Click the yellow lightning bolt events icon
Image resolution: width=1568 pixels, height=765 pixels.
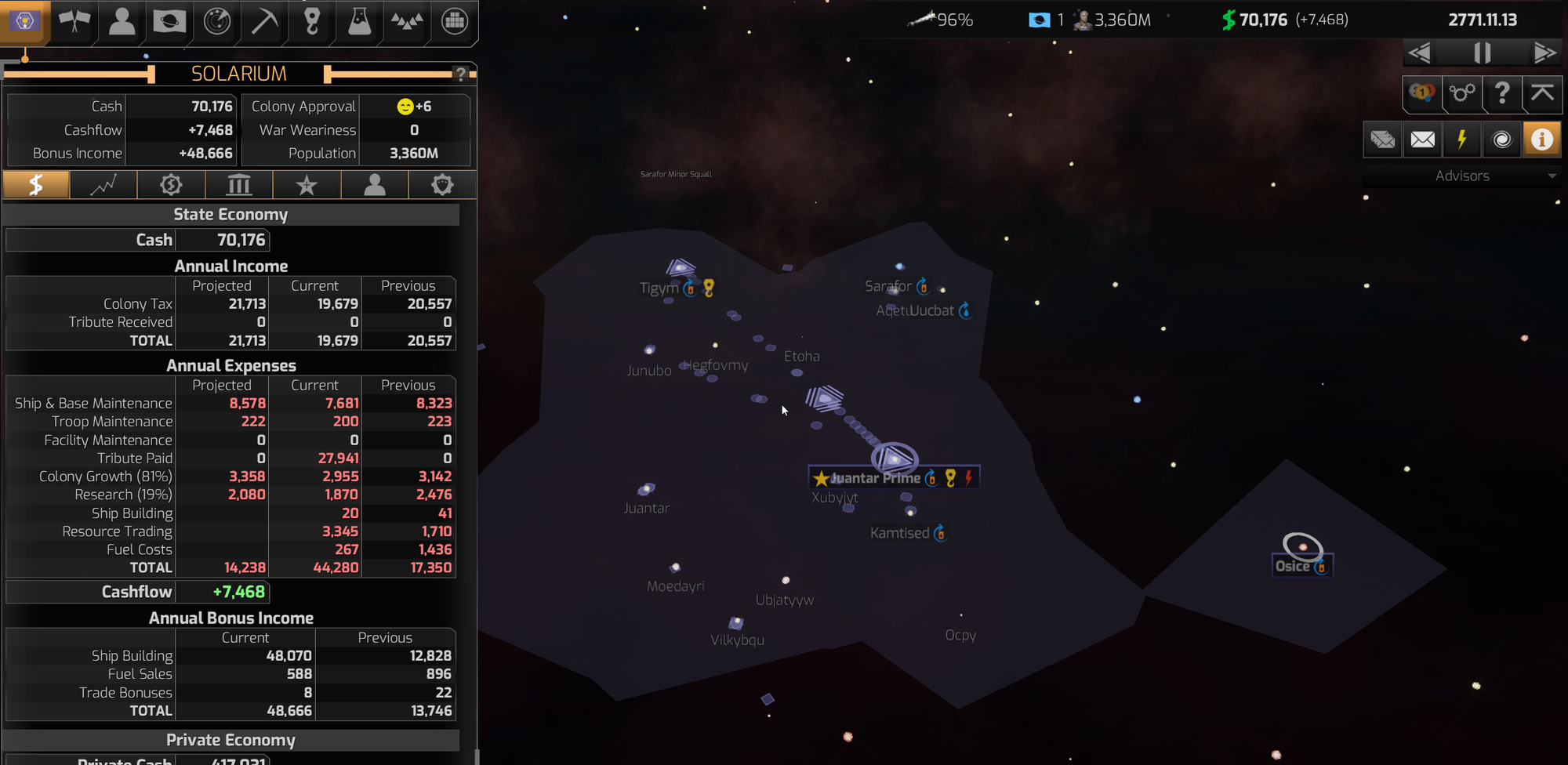(1461, 140)
